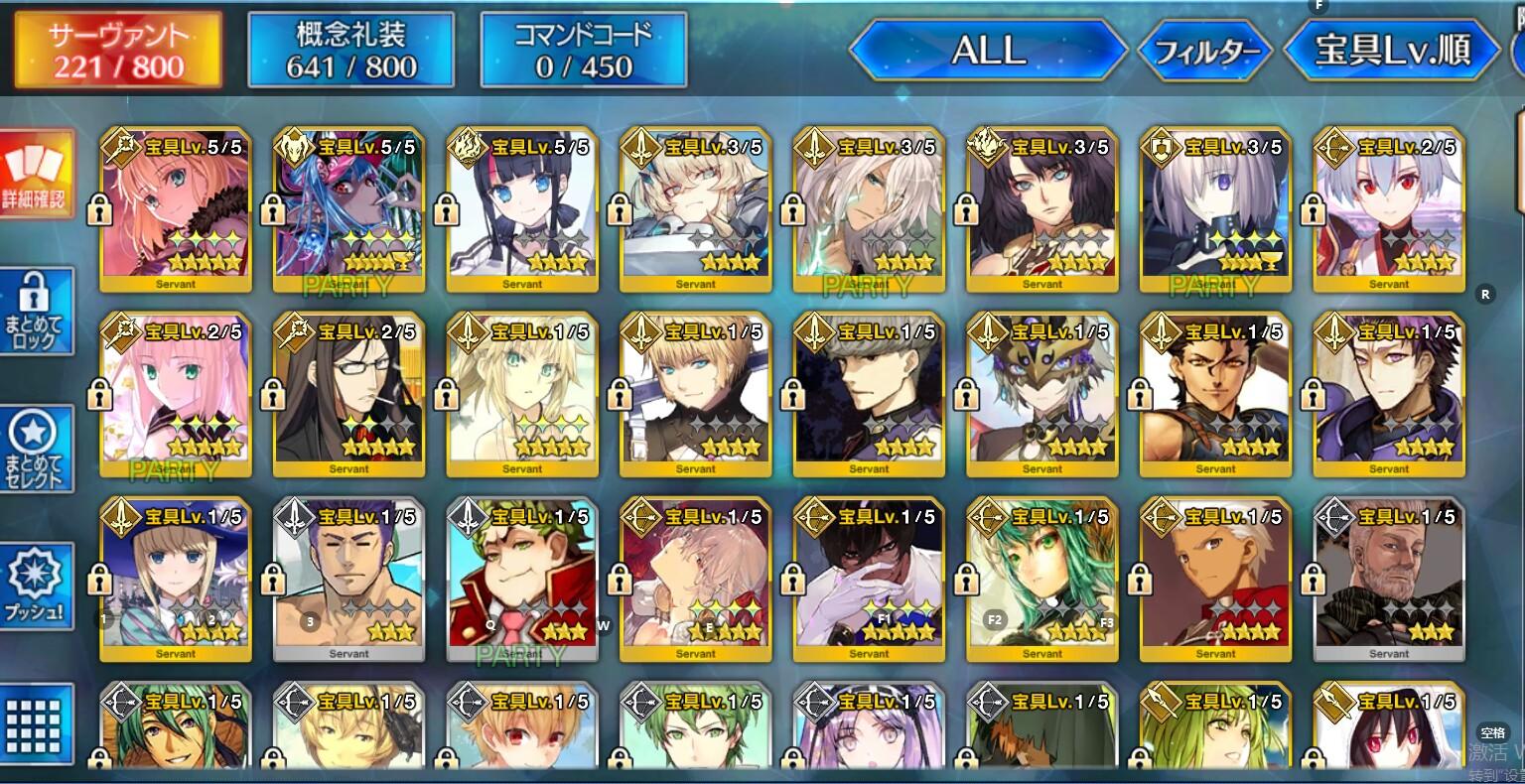The height and width of the screenshot is (784, 1525).
Task: Pick the black-haired girl in white servant card
Action: click(522, 210)
